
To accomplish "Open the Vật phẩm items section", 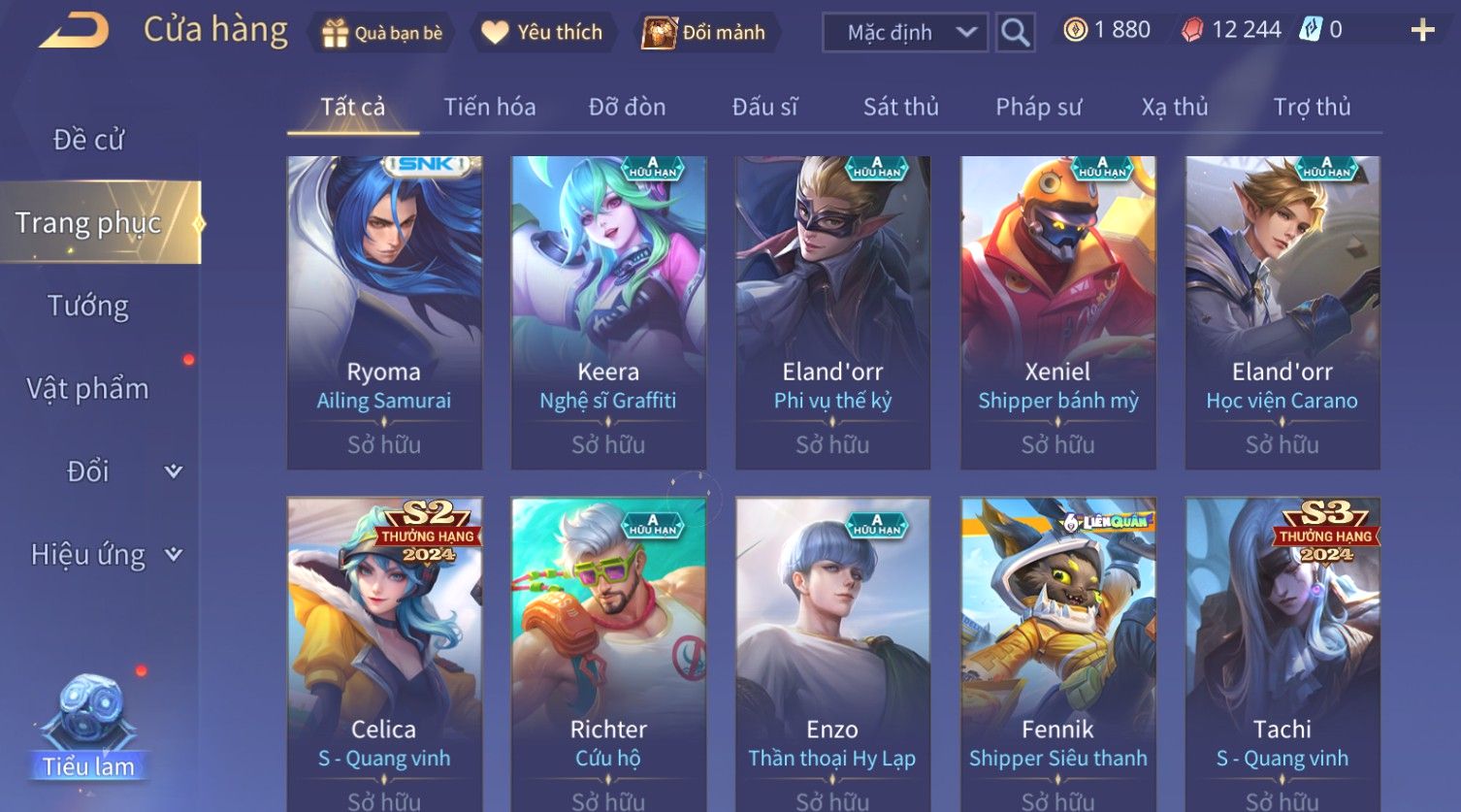I will tap(88, 389).
